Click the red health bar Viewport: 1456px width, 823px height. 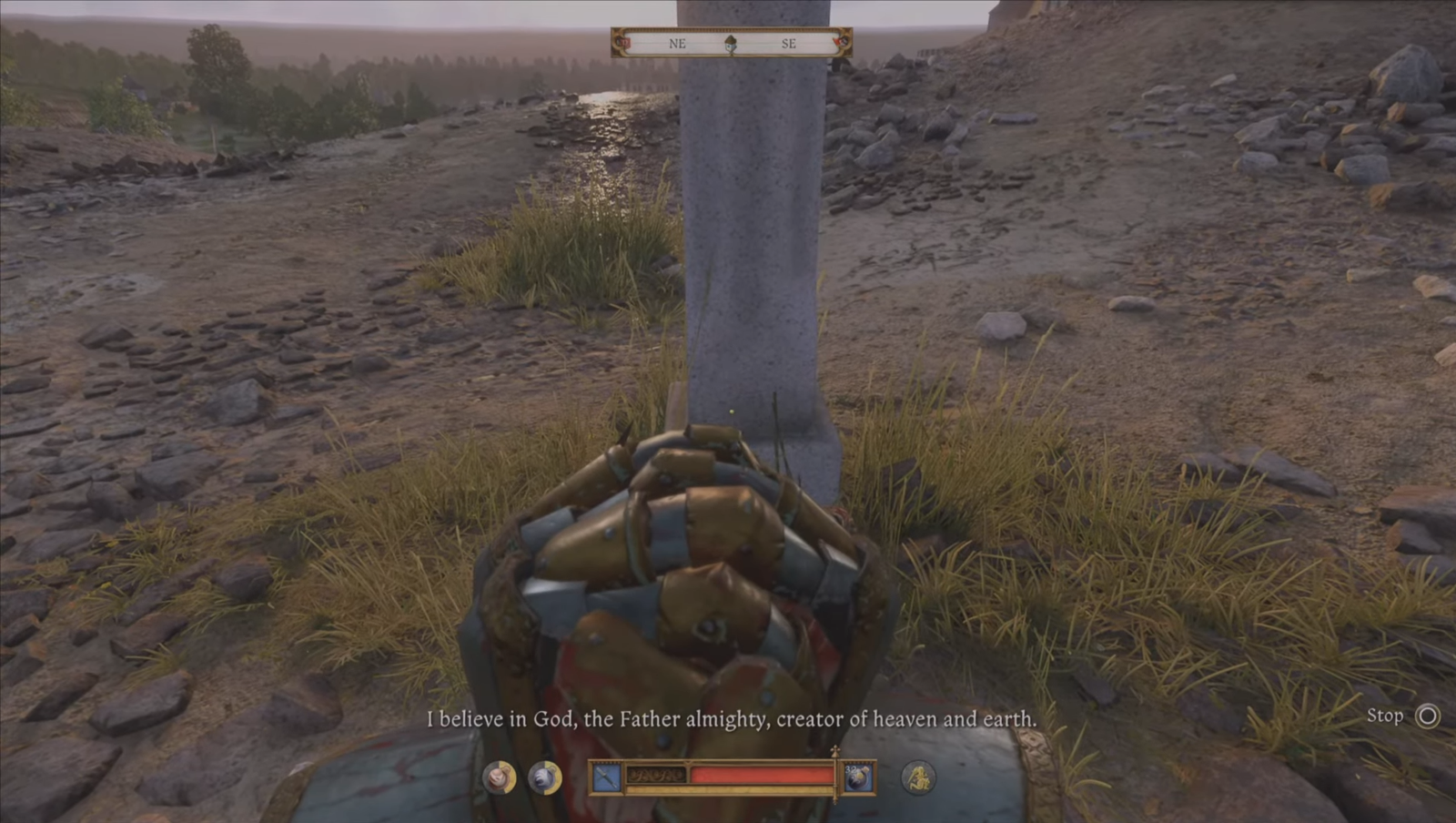coord(764,776)
